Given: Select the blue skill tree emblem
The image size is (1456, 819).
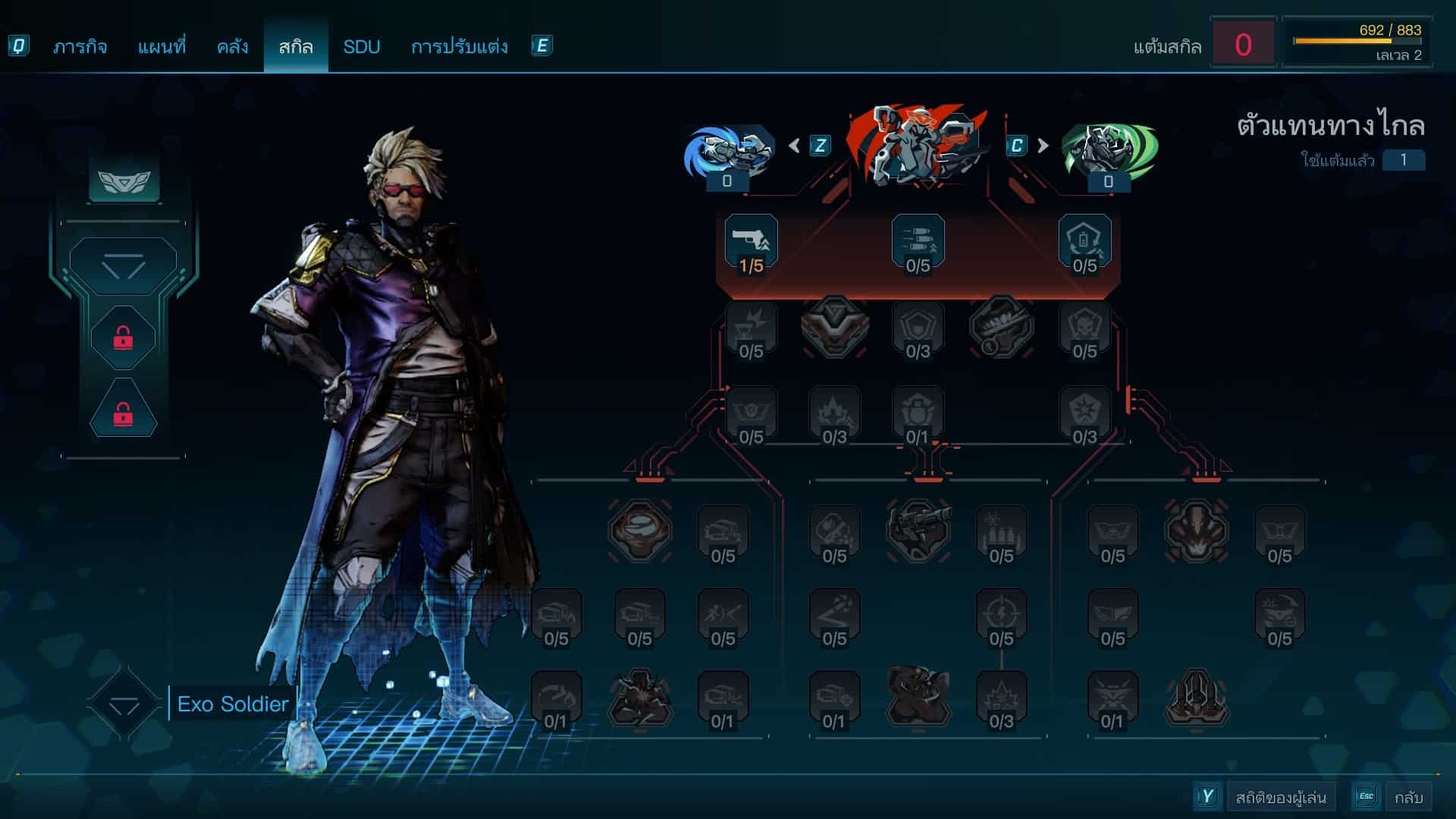Looking at the screenshot, I should click(x=728, y=152).
